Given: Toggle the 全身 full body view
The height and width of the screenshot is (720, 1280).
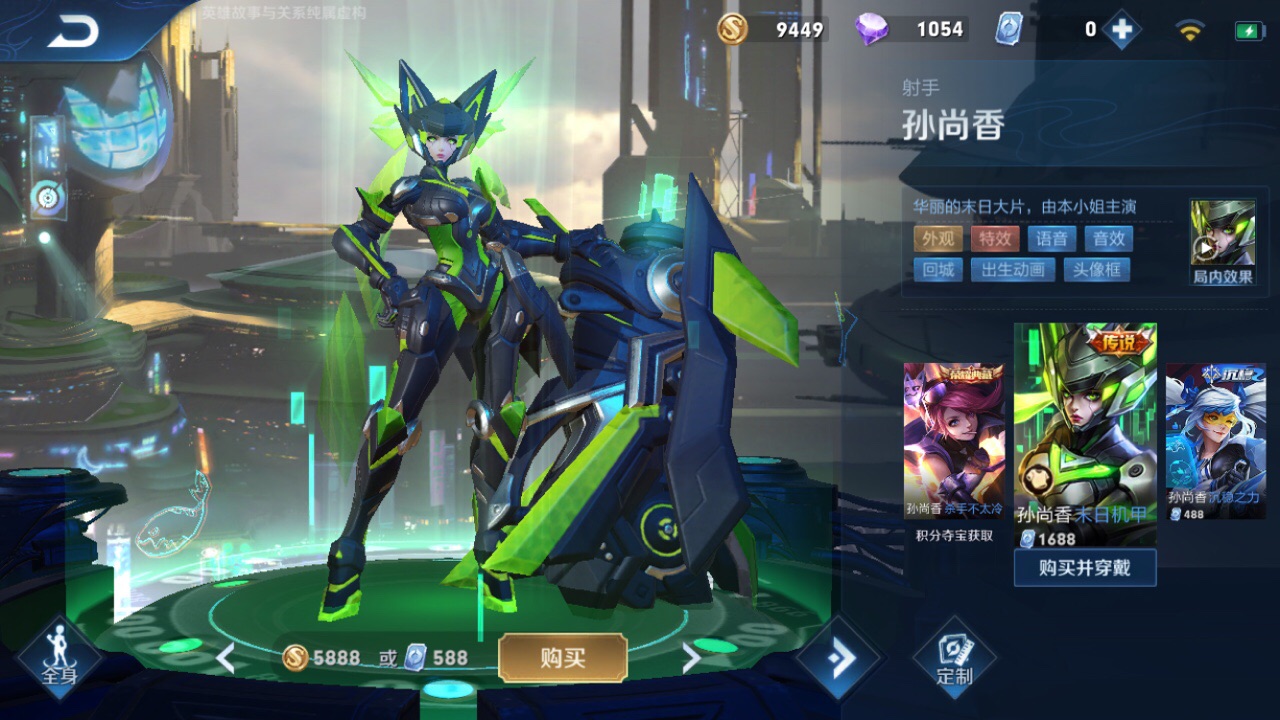Looking at the screenshot, I should pyautogui.click(x=59, y=657).
